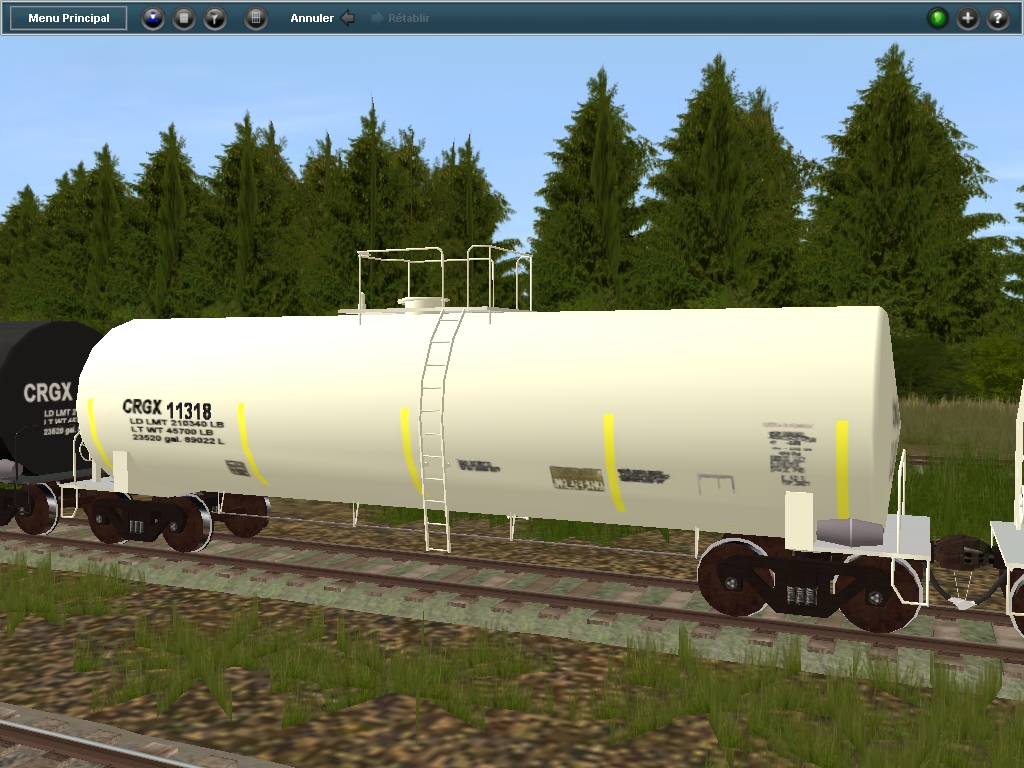1024x768 pixels.
Task: Open help with the question mark
Action: tap(998, 18)
